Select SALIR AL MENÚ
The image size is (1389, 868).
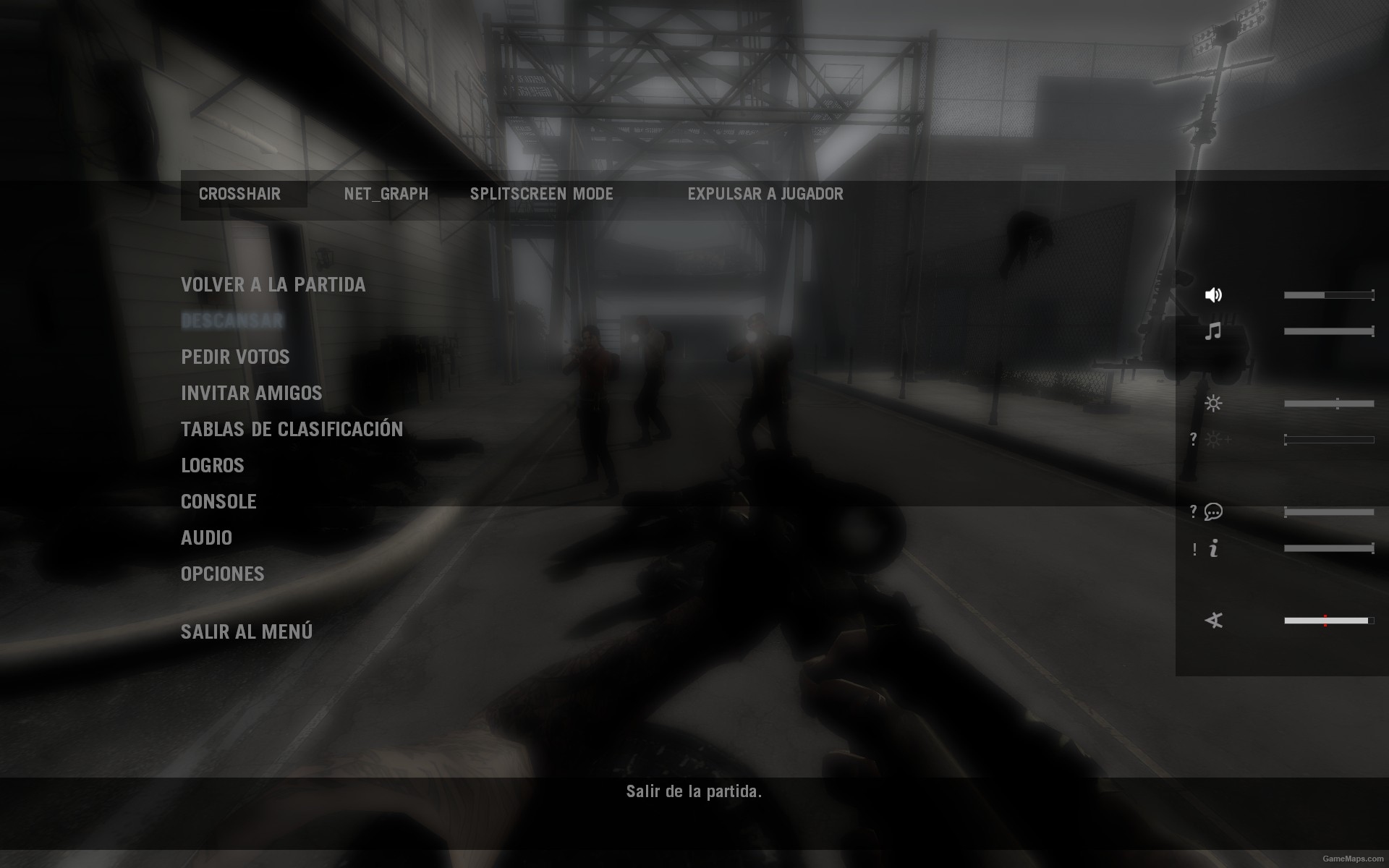pos(246,631)
